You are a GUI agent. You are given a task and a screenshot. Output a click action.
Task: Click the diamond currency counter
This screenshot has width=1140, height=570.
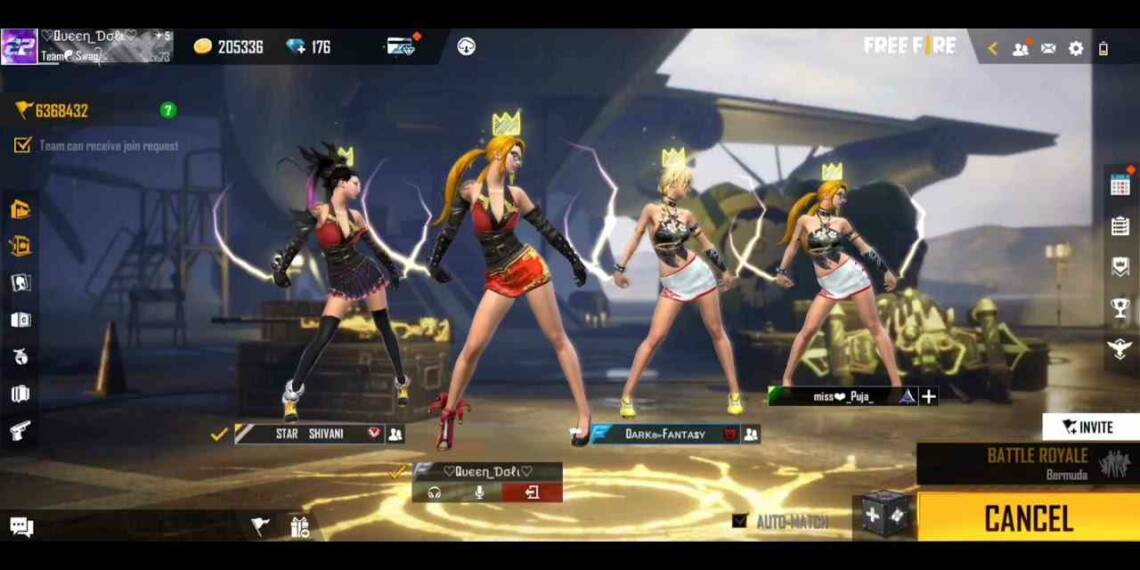click(308, 47)
